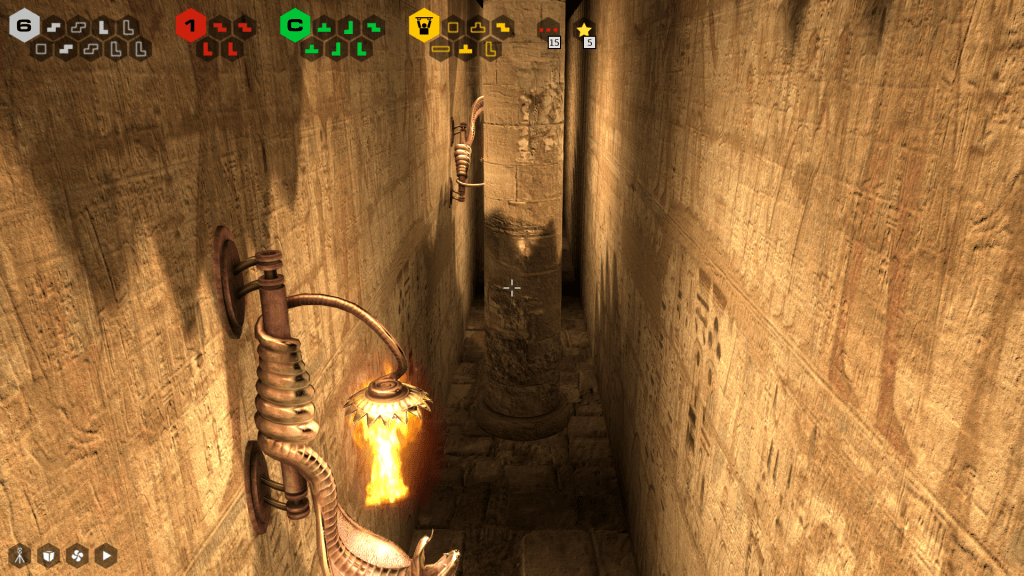The width and height of the screenshot is (1024, 576).
Task: Choose the fan item icon
Action: coord(77,555)
